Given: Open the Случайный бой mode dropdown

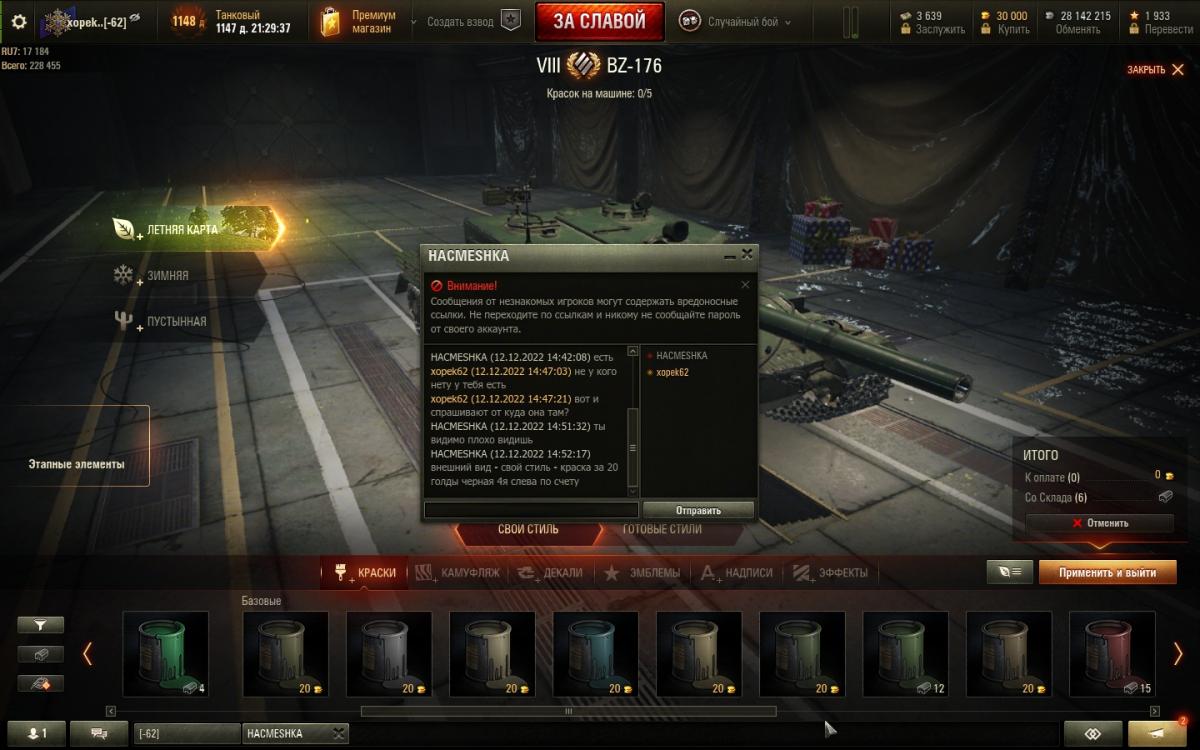Looking at the screenshot, I should coord(735,21).
